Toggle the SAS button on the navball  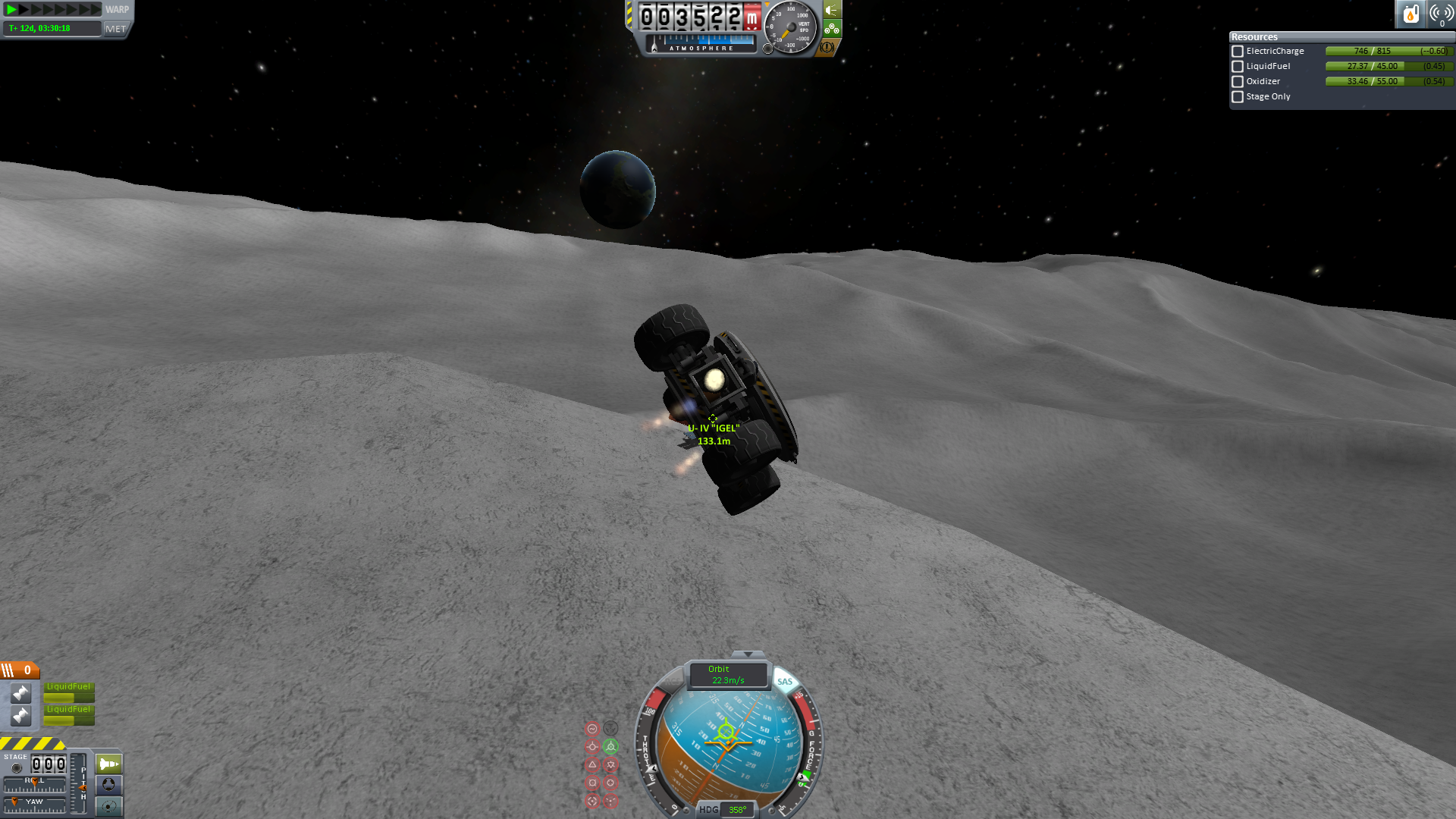pos(785,681)
